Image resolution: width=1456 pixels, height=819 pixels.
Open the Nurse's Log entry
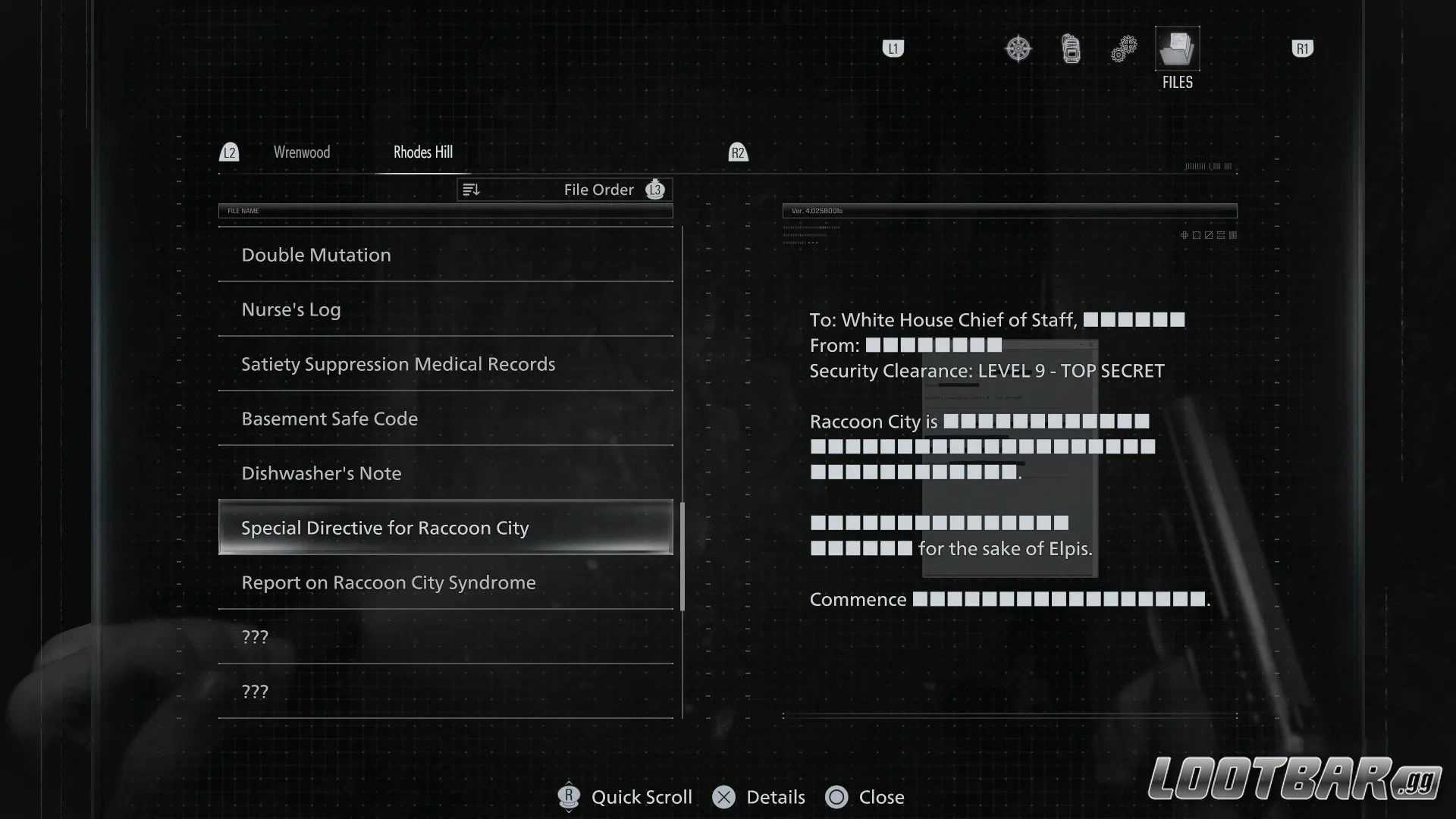tap(445, 309)
